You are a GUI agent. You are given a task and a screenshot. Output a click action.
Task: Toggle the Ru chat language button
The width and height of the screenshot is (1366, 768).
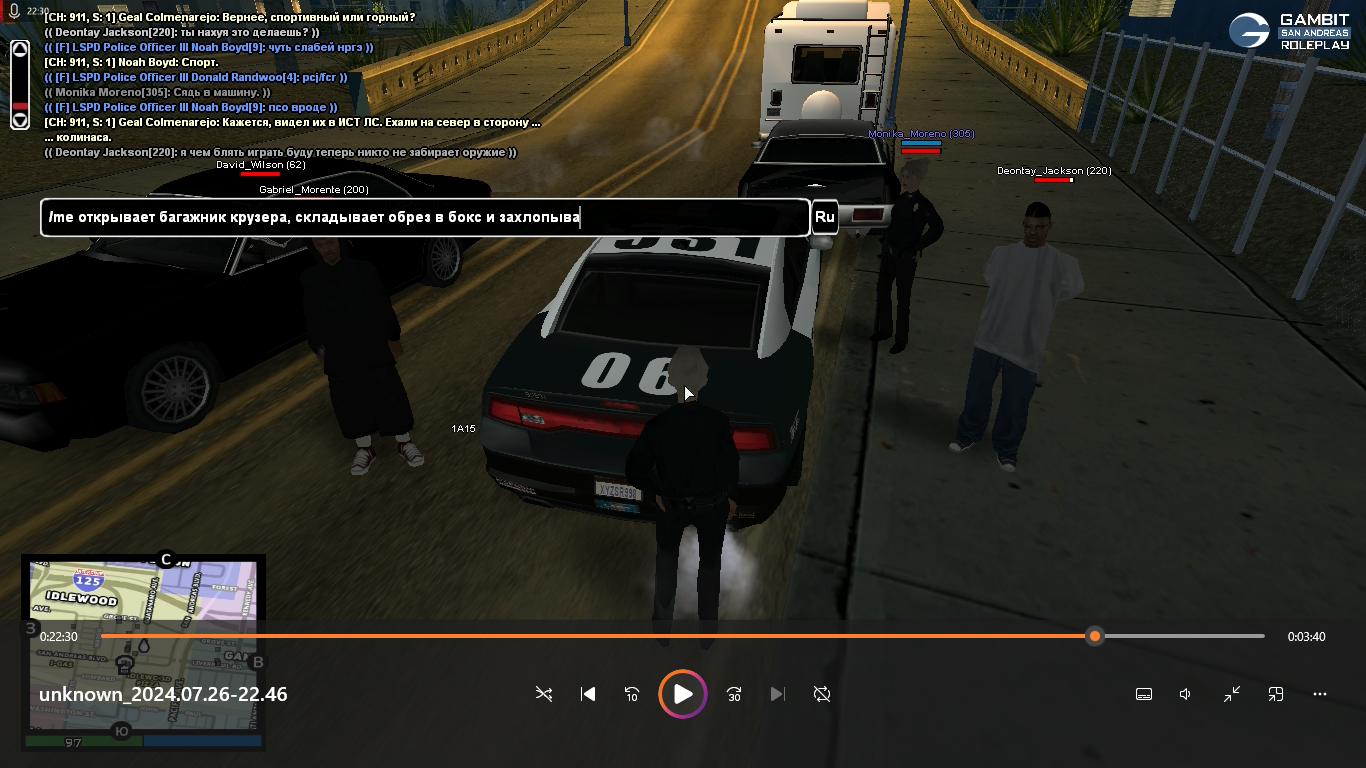click(x=824, y=217)
